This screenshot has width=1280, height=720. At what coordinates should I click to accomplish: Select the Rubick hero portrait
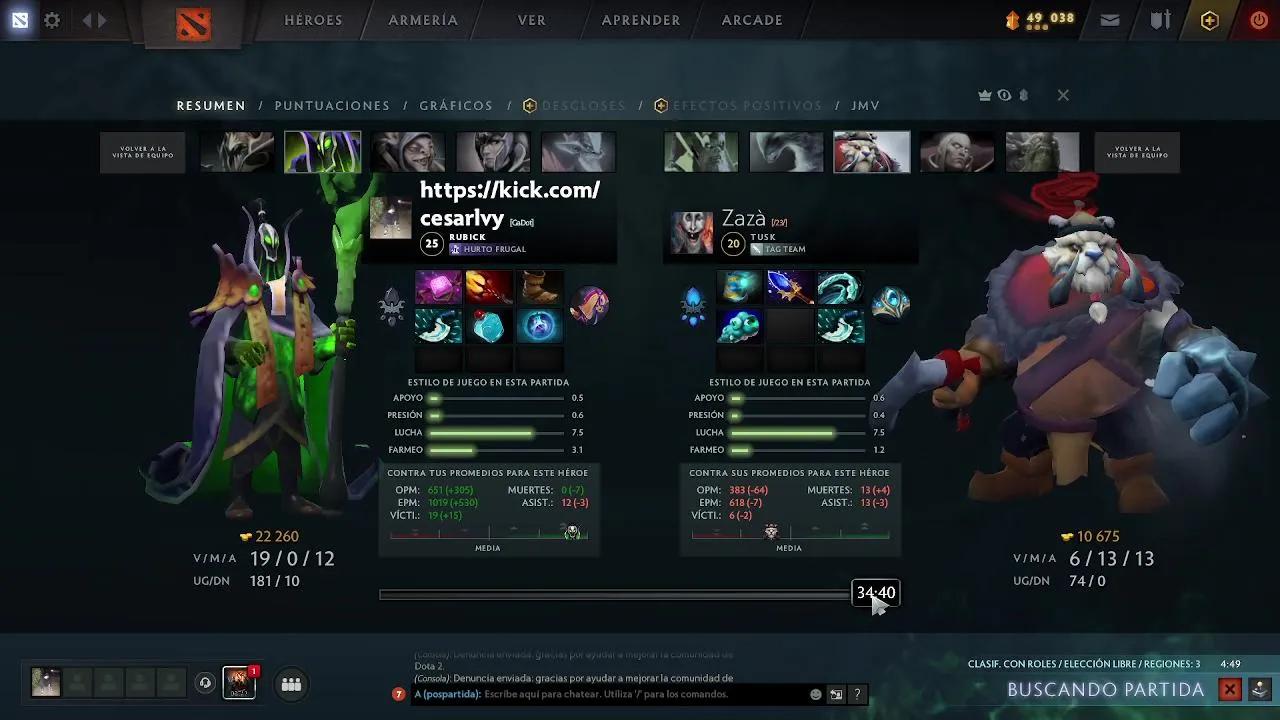pyautogui.click(x=322, y=153)
